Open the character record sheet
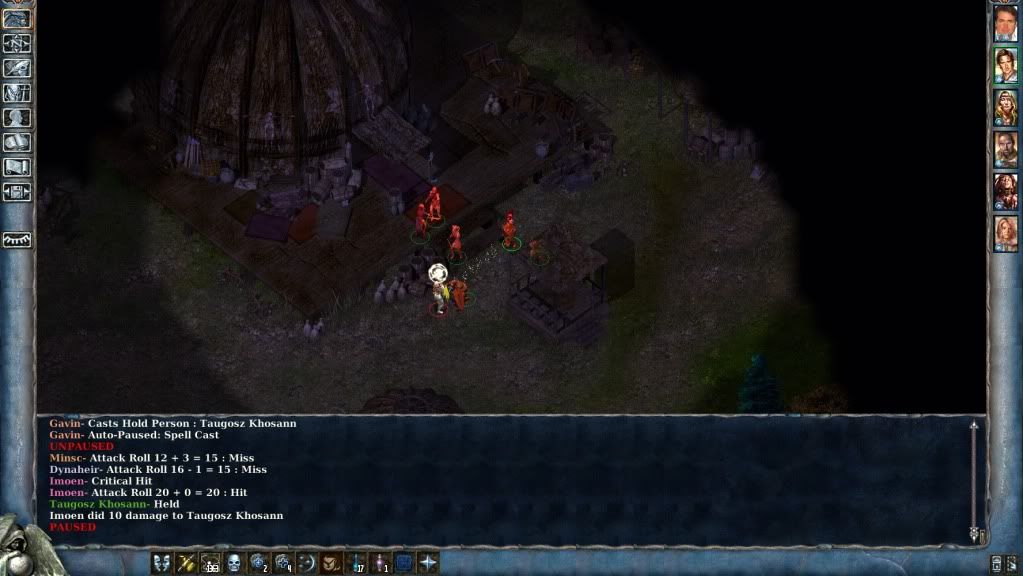Image resolution: width=1023 pixels, height=576 pixels. pos(17,118)
